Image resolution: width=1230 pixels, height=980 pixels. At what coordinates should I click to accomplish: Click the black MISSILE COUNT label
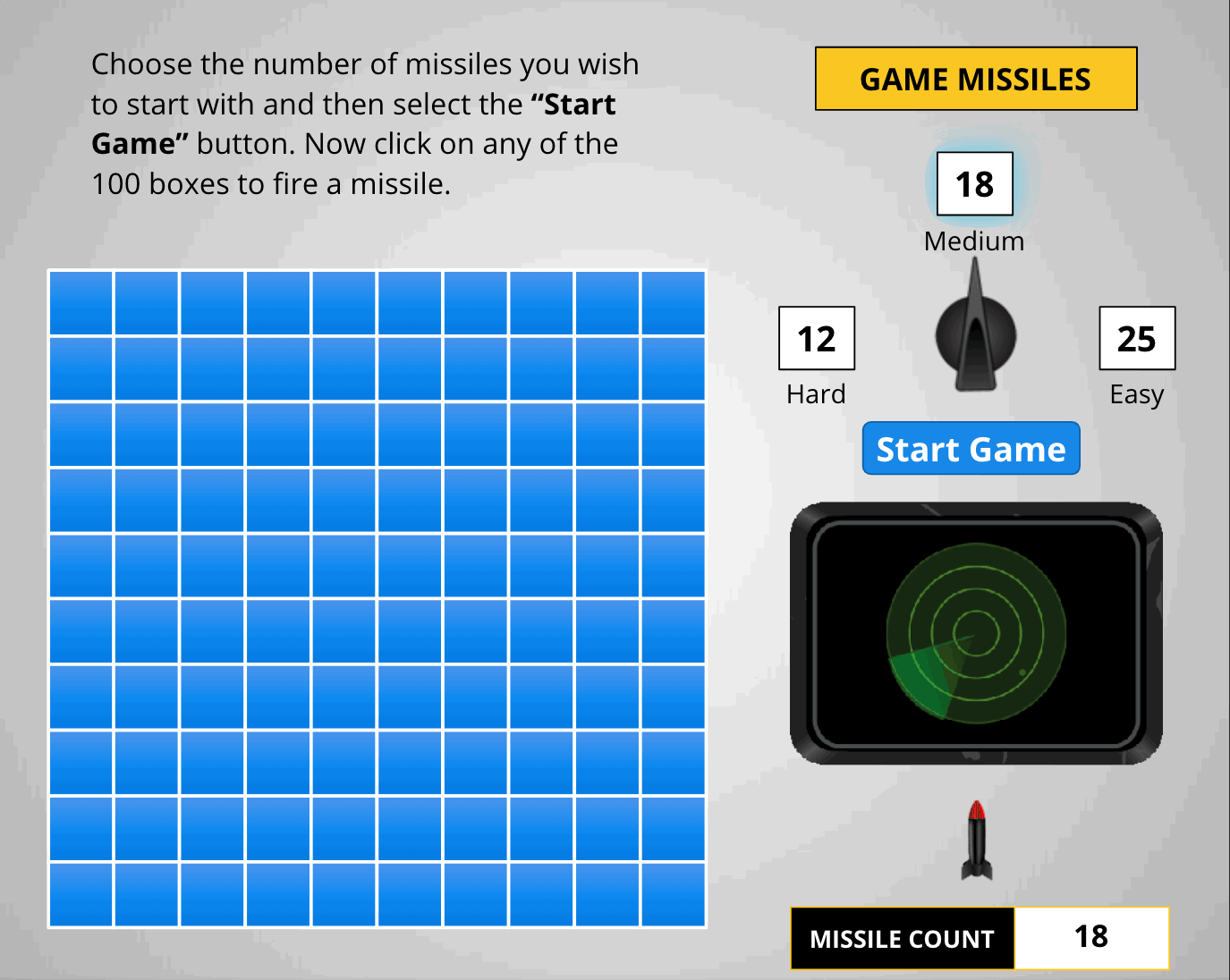pos(902,939)
